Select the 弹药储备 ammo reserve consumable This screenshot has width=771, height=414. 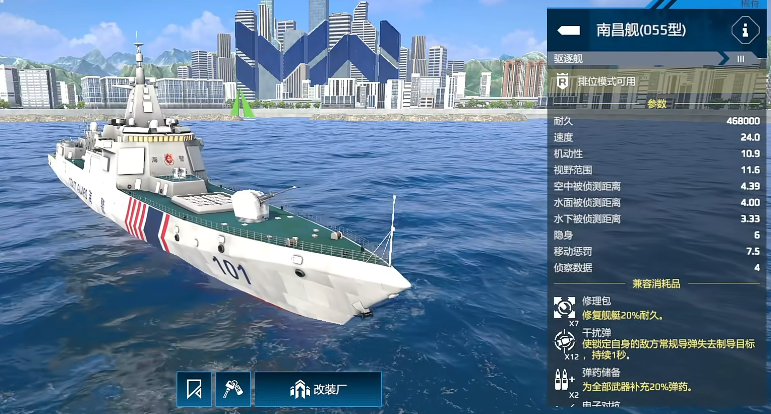coord(565,379)
